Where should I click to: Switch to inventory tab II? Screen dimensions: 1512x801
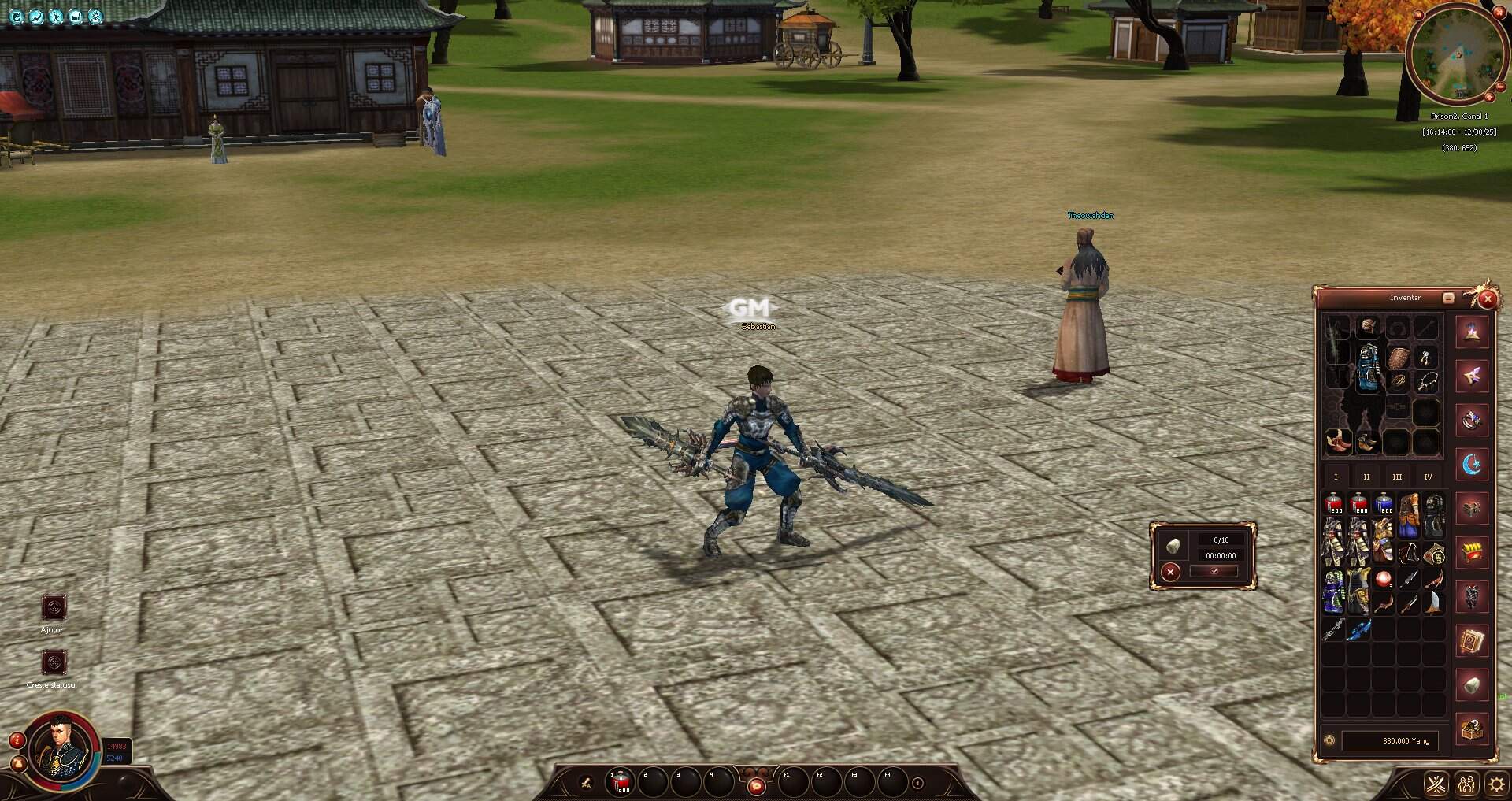pos(1368,477)
